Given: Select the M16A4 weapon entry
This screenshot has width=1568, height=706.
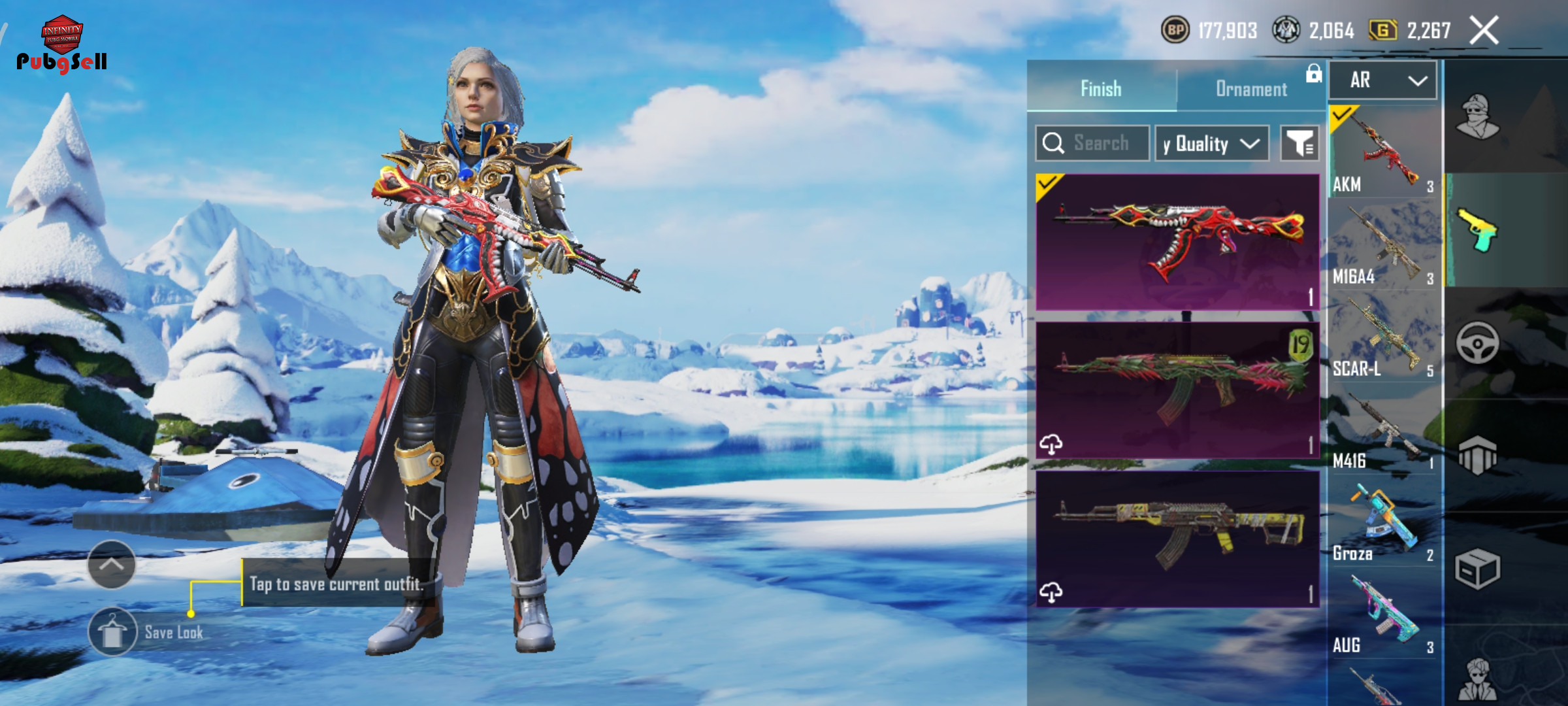Looking at the screenshot, I should click(x=1384, y=245).
